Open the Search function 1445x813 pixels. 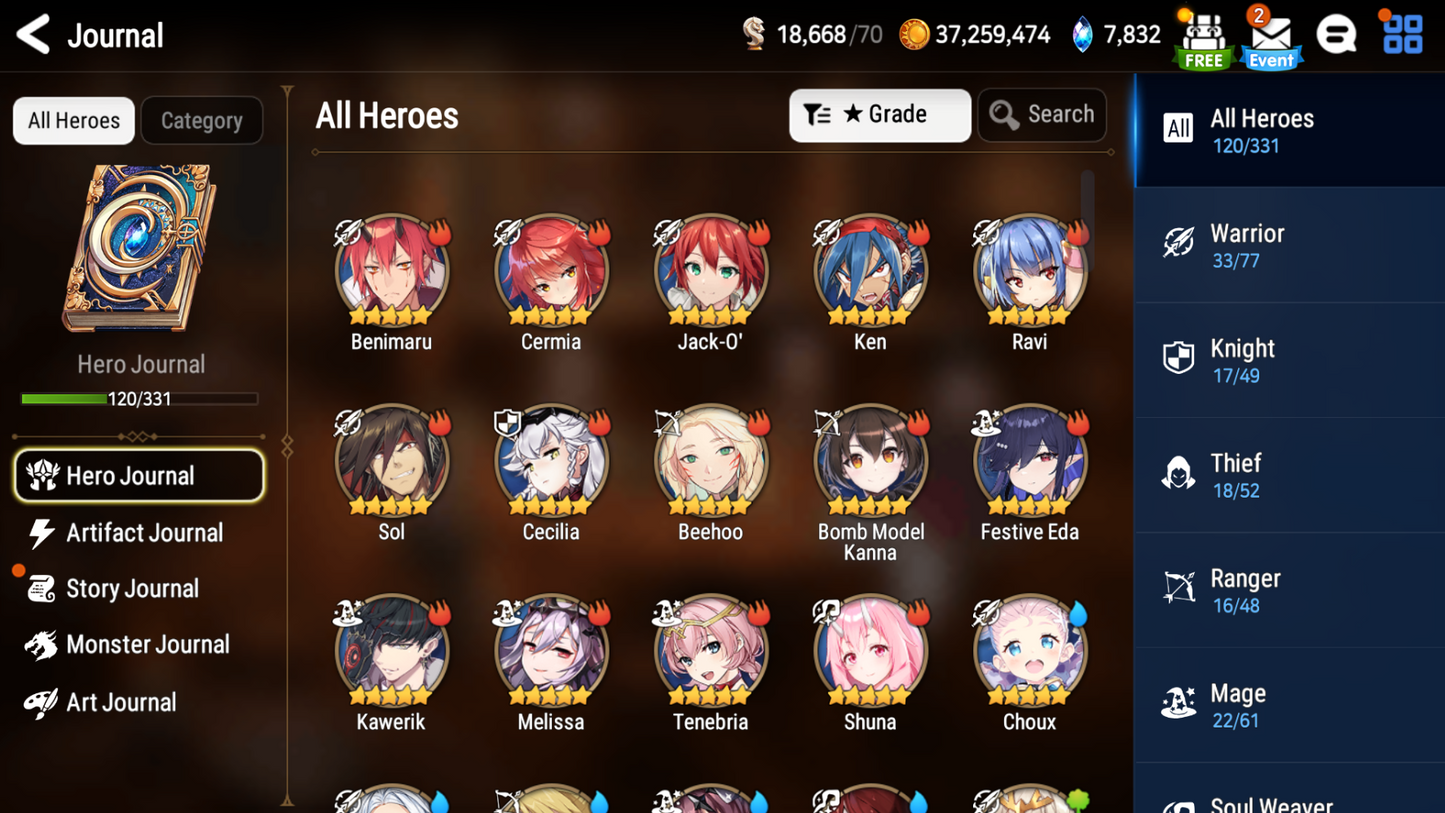click(x=1041, y=114)
